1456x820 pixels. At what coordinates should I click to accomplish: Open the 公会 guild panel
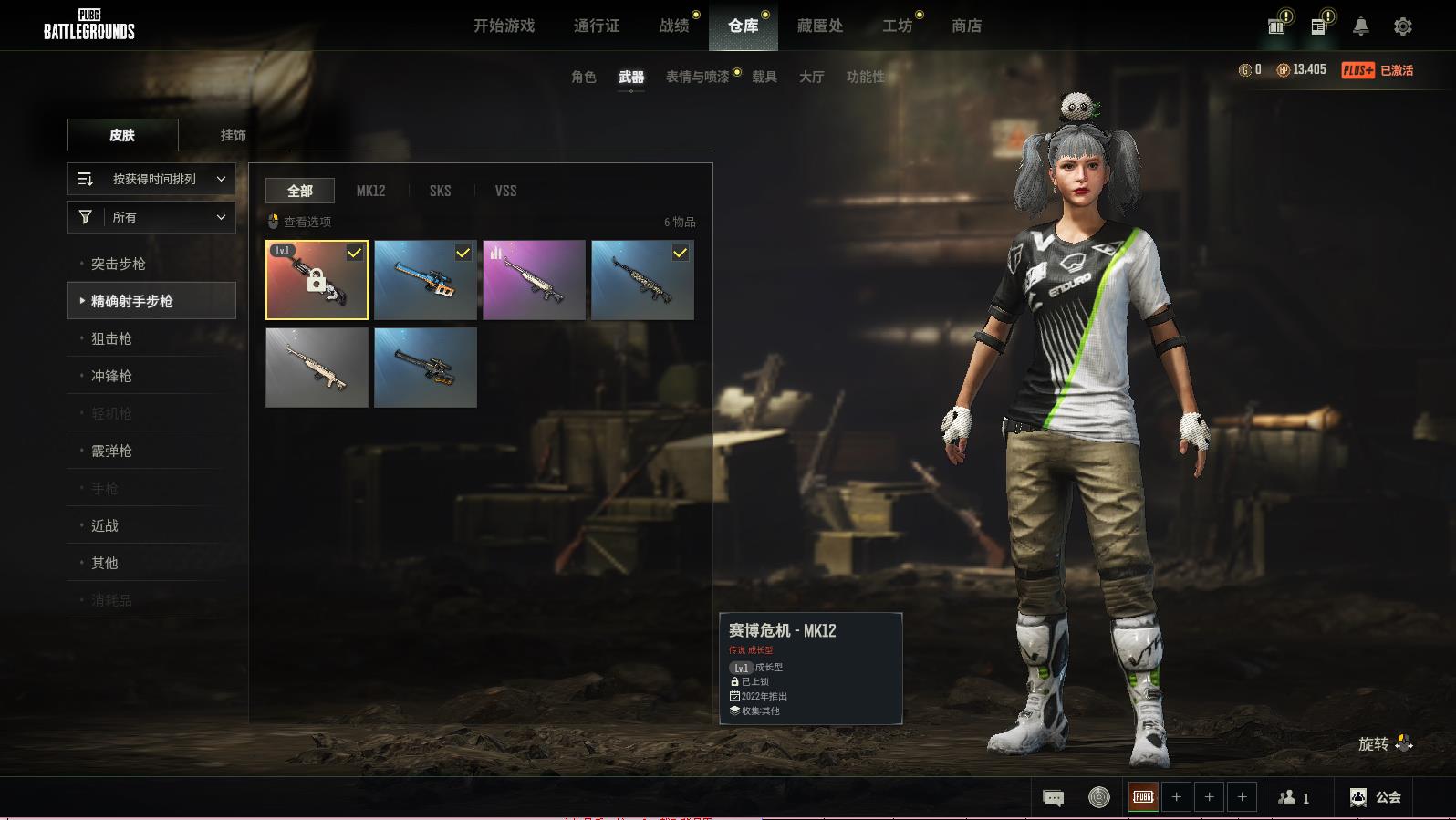[x=1376, y=797]
